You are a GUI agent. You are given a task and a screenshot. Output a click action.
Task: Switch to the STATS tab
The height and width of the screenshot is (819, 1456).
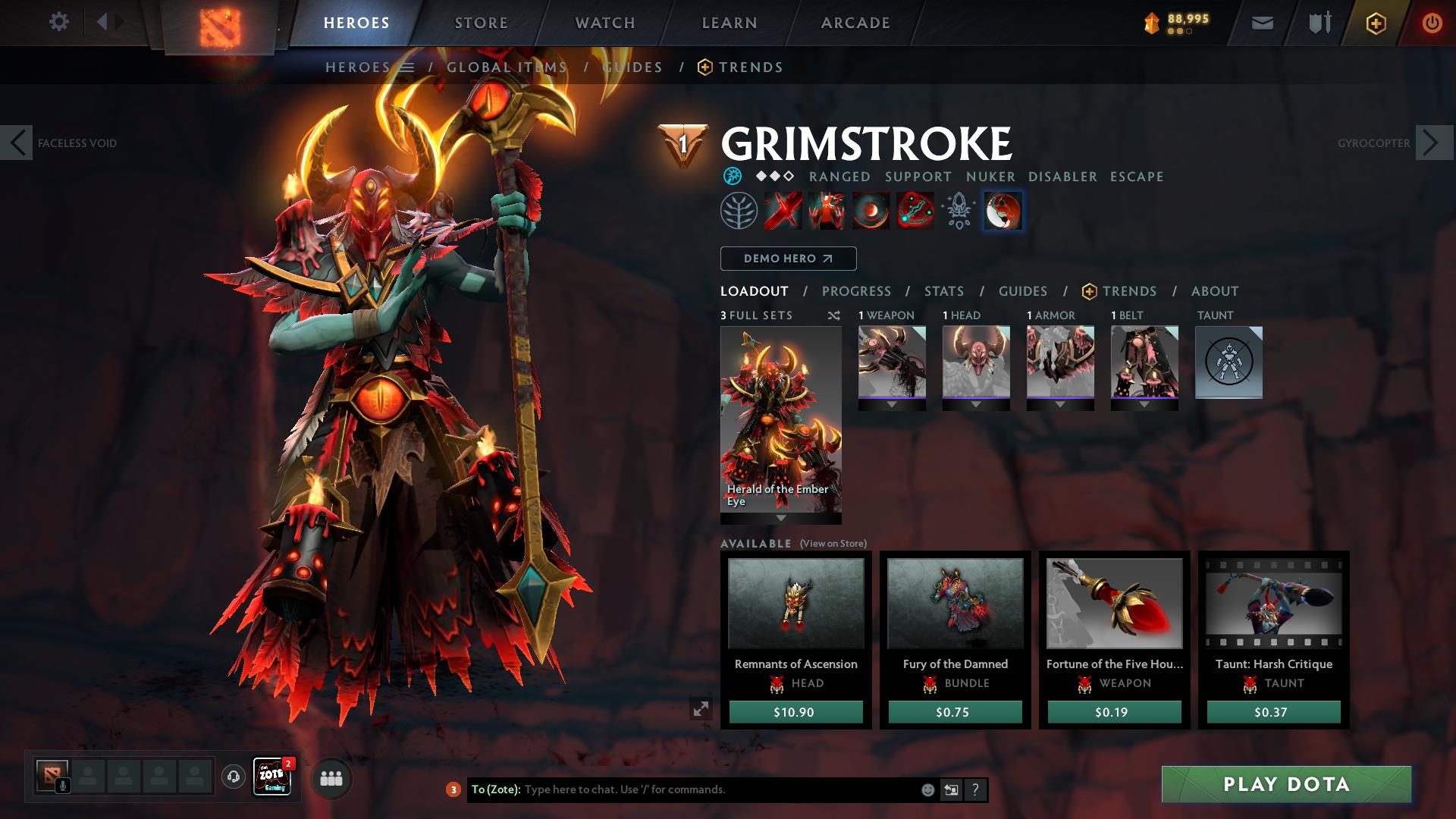(x=943, y=290)
